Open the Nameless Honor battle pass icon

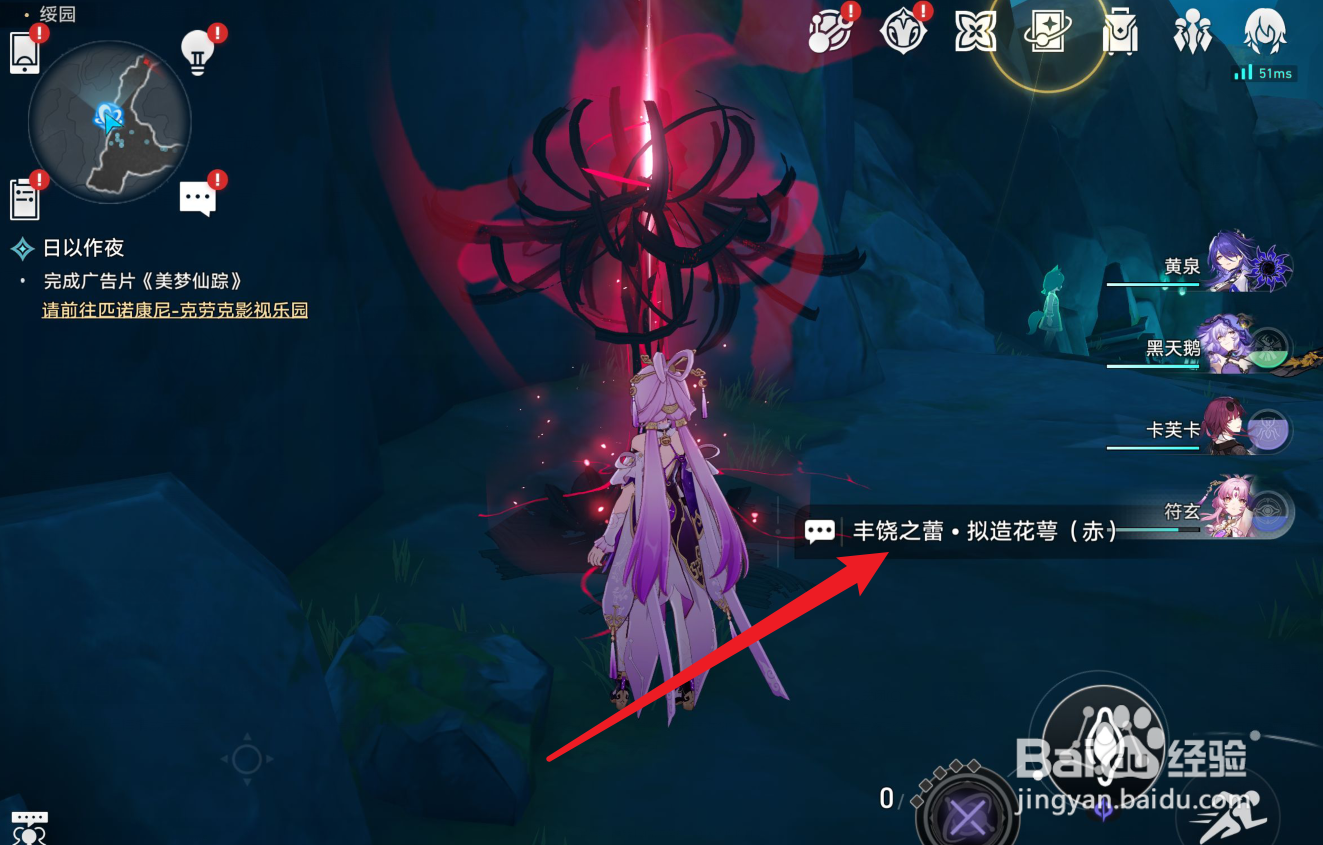[x=903, y=30]
